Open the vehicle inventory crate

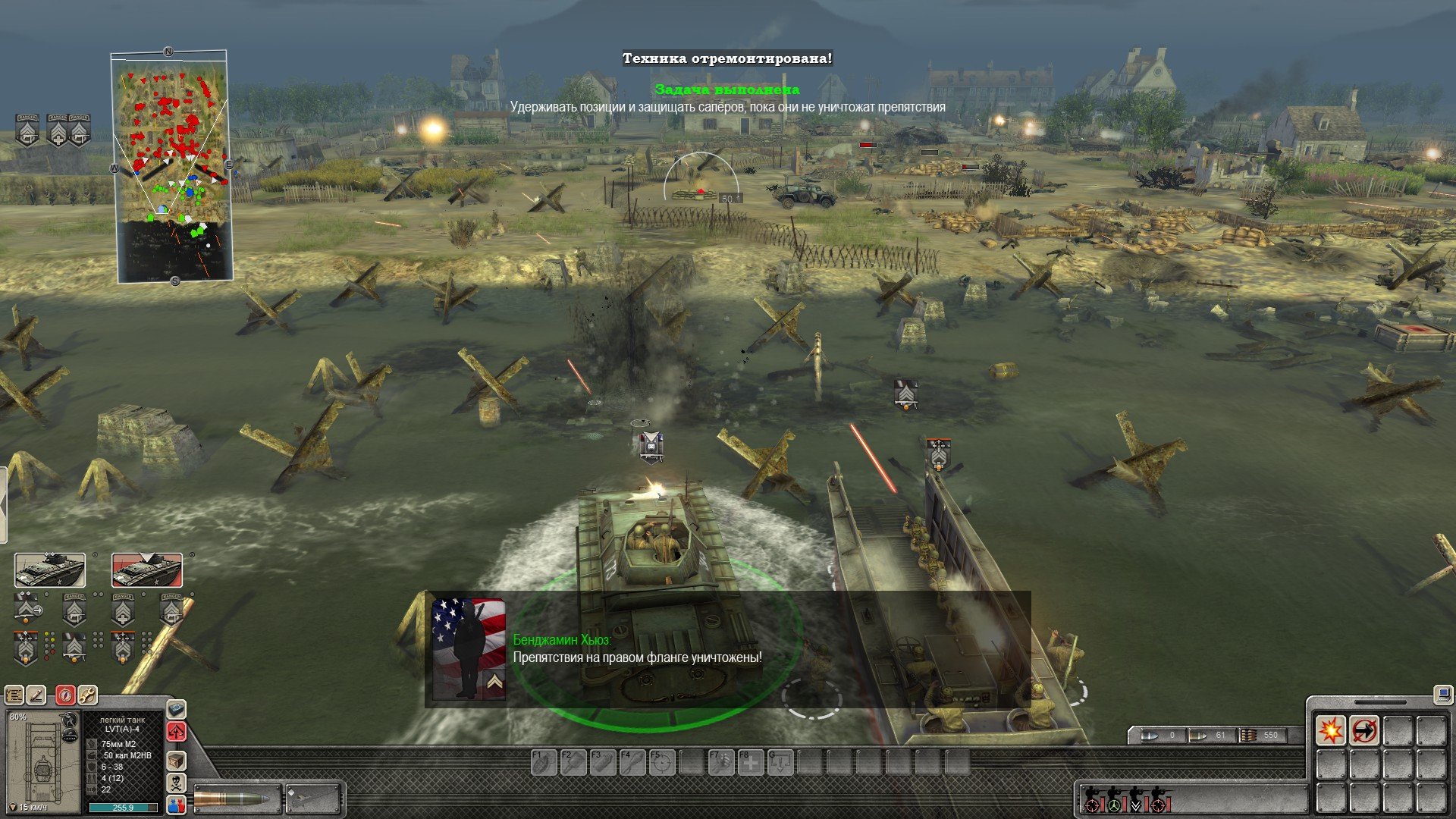(176, 760)
